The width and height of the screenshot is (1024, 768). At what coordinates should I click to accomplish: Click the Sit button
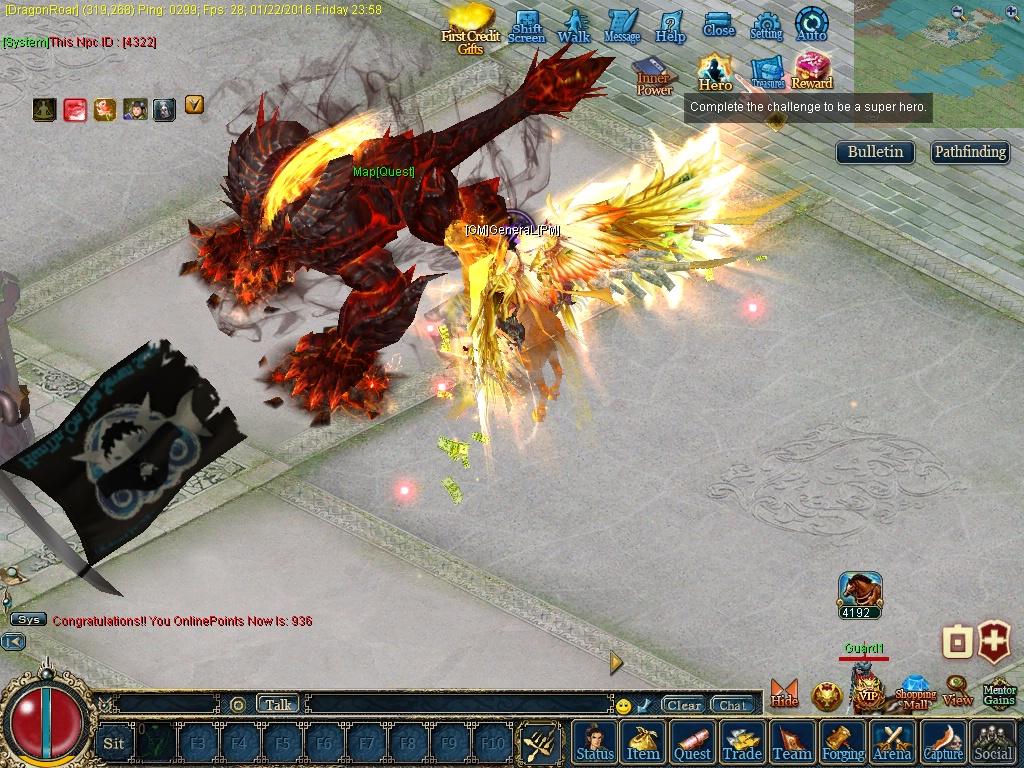tap(114, 743)
